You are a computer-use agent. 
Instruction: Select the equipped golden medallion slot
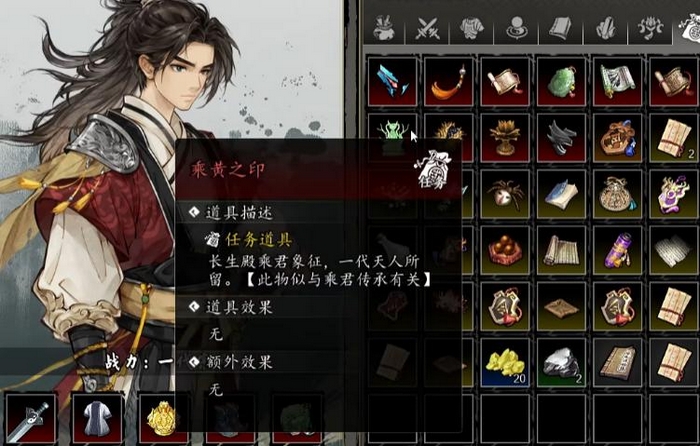tap(164, 419)
